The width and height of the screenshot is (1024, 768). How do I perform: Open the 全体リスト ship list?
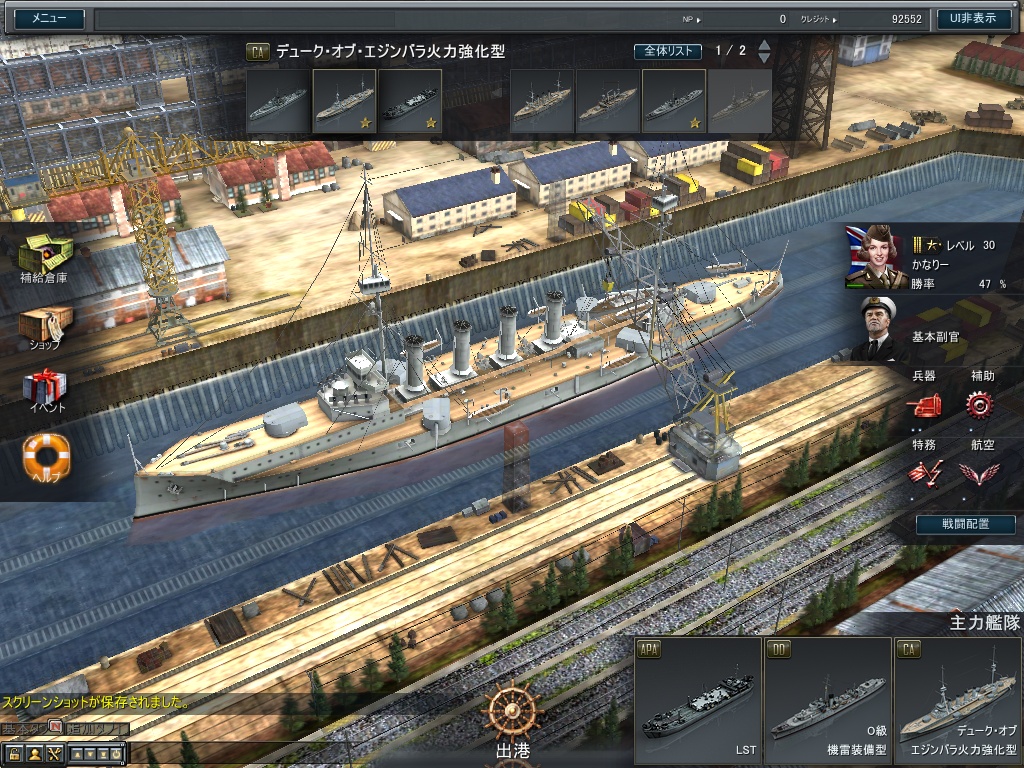click(x=667, y=51)
